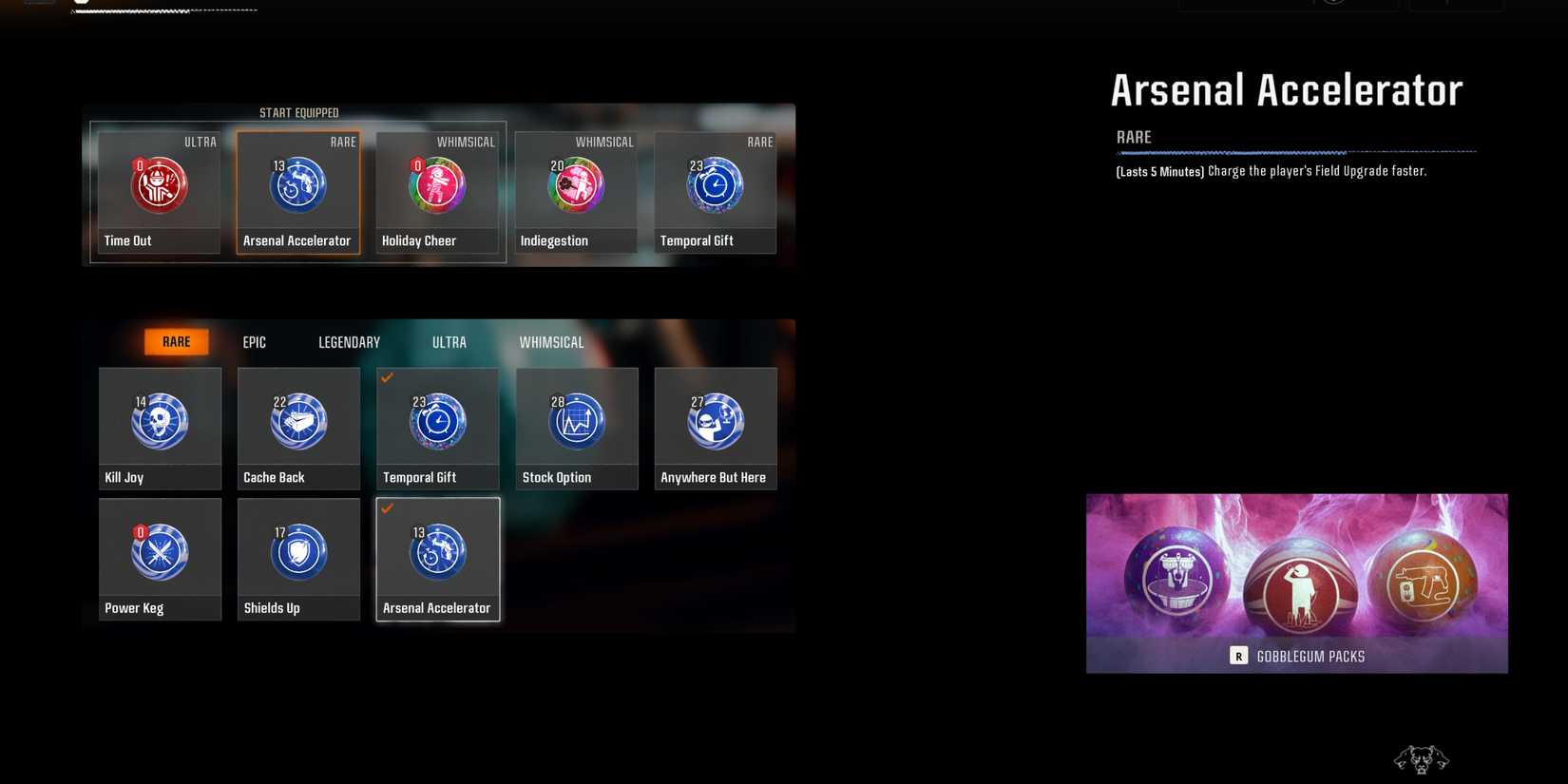The width and height of the screenshot is (1568, 784).
Task: Select Arsenal Accelerator in the Start Equipped row
Action: pyautogui.click(x=297, y=185)
